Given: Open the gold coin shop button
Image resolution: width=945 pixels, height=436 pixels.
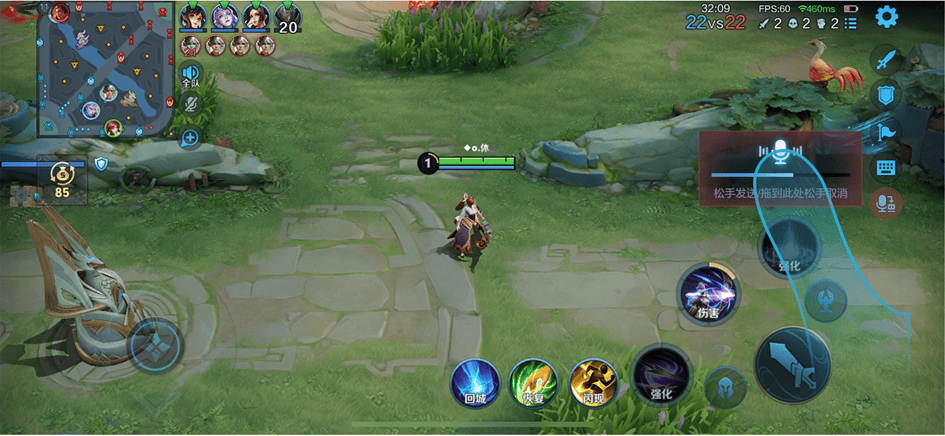Looking at the screenshot, I should click(x=61, y=179).
